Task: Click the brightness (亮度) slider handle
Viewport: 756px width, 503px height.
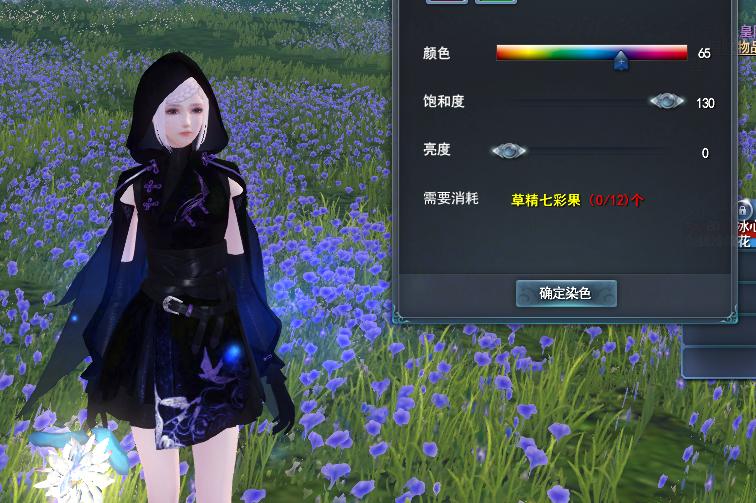Action: (x=509, y=151)
